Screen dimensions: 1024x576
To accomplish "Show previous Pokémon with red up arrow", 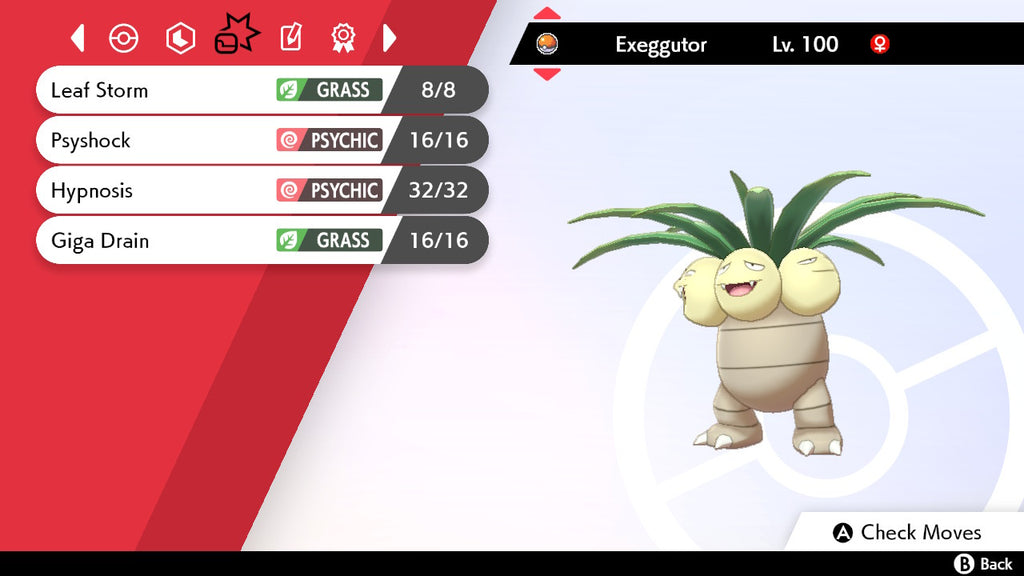I will (547, 14).
